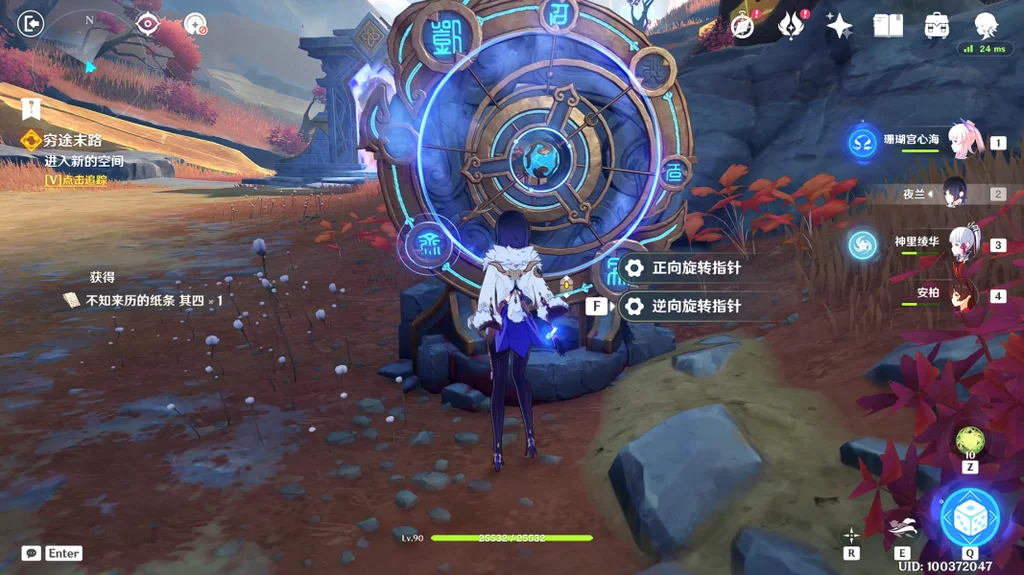Switch to party member 珊瑚宫心海

click(x=961, y=142)
